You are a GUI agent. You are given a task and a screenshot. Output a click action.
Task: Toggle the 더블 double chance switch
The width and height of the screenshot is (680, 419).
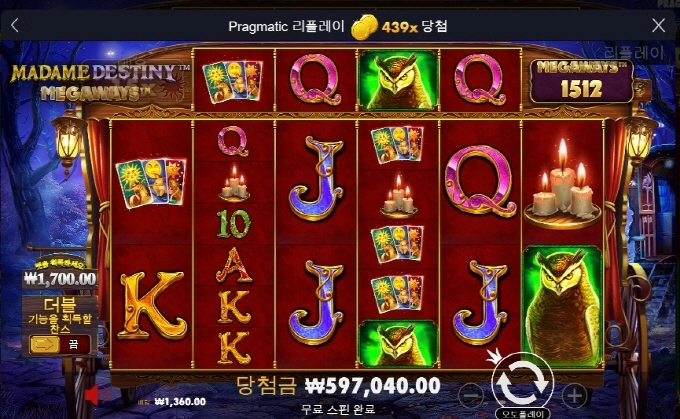(x=58, y=344)
